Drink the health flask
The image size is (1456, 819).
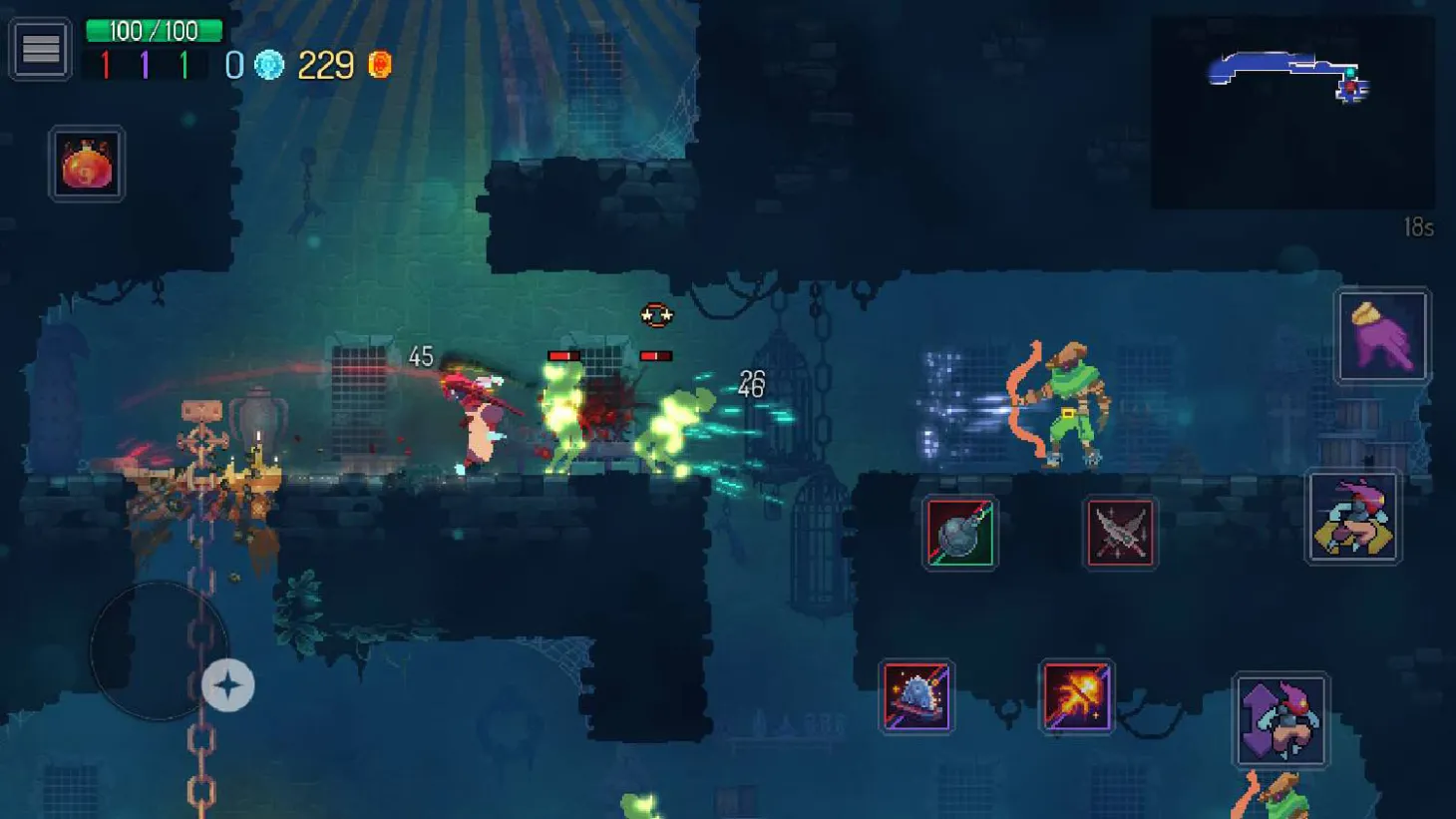pyautogui.click(x=86, y=163)
